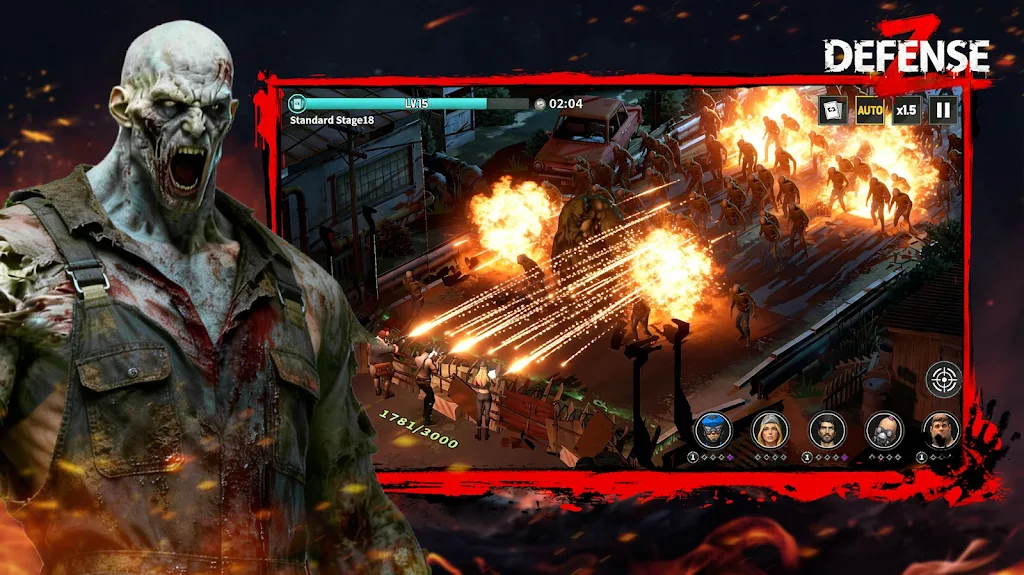1024x575 pixels.
Task: Choose the dark-haired bearded hero portrait
Action: pyautogui.click(x=827, y=429)
